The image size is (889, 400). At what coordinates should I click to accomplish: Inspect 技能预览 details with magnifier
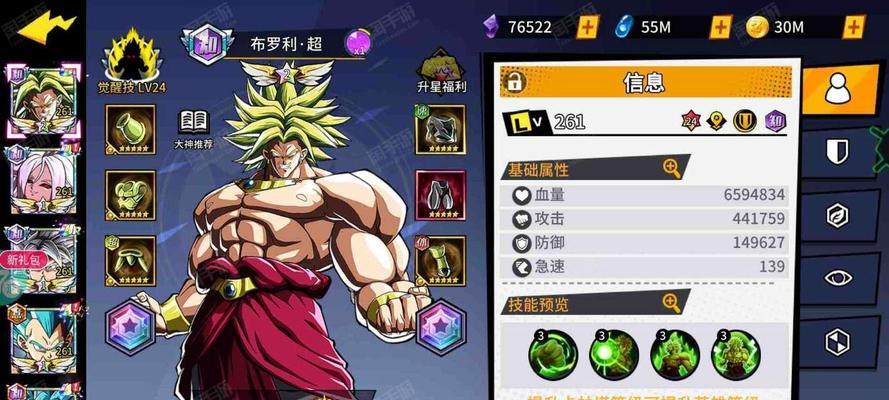click(672, 300)
